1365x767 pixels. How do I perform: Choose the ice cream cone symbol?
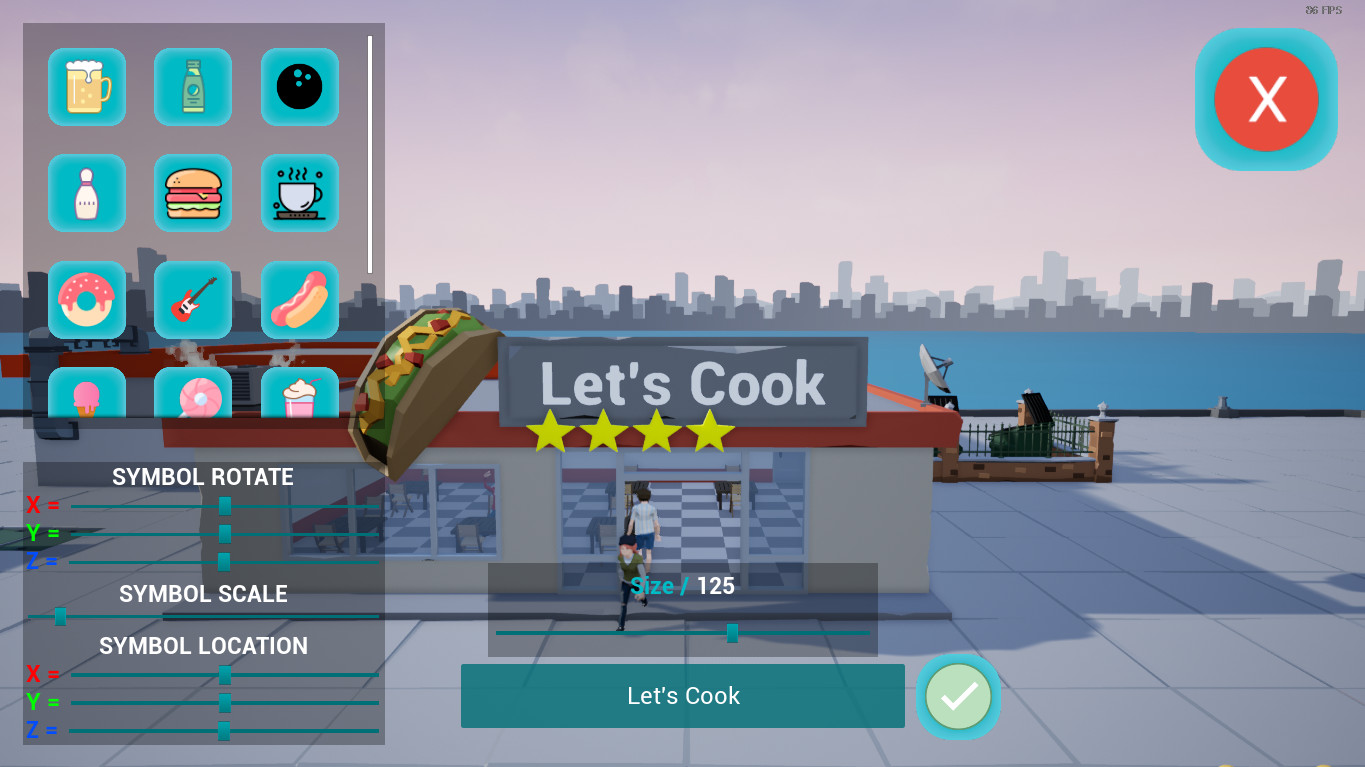pos(86,398)
